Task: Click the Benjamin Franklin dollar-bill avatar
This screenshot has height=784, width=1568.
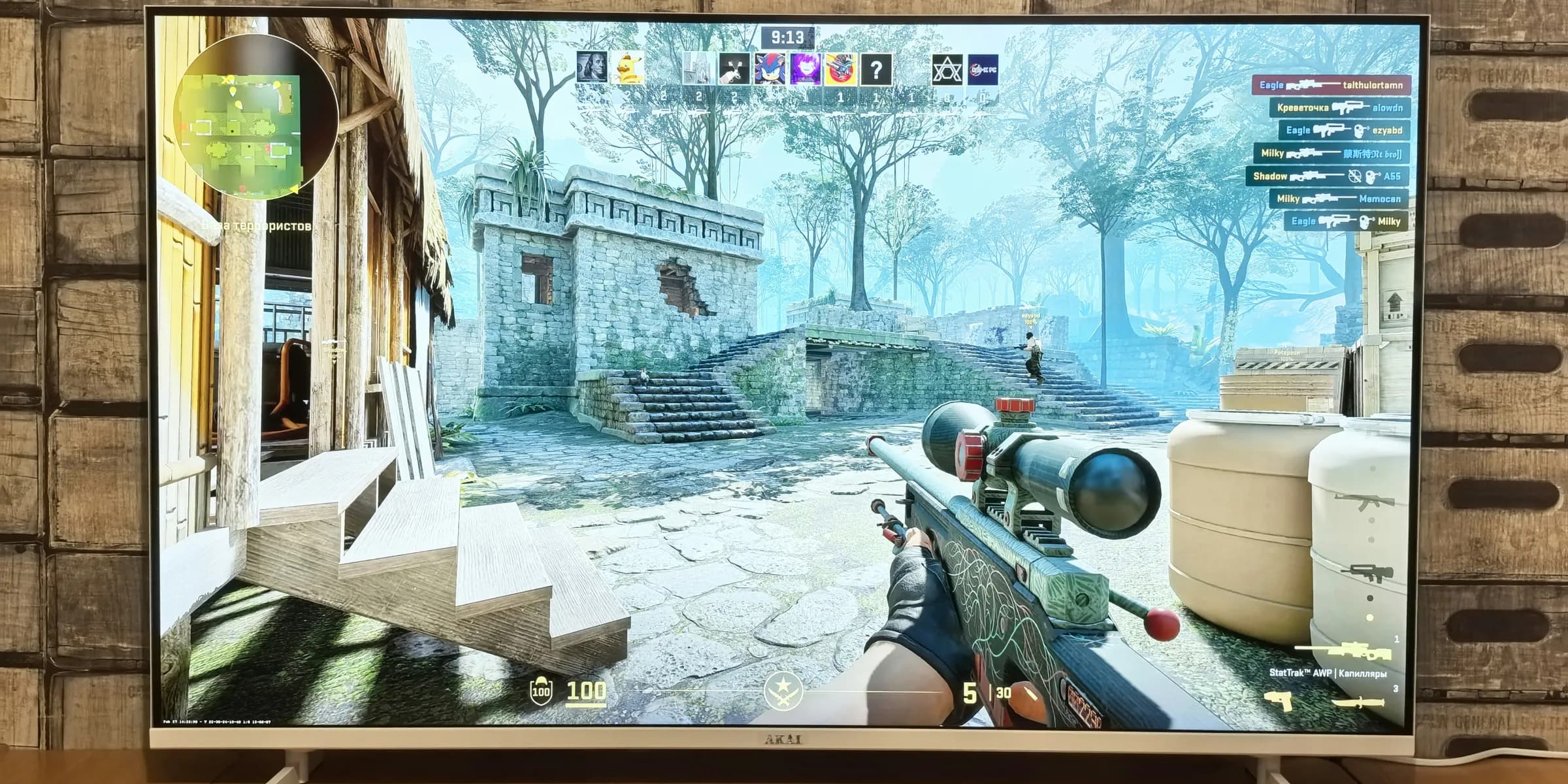Action: (593, 67)
